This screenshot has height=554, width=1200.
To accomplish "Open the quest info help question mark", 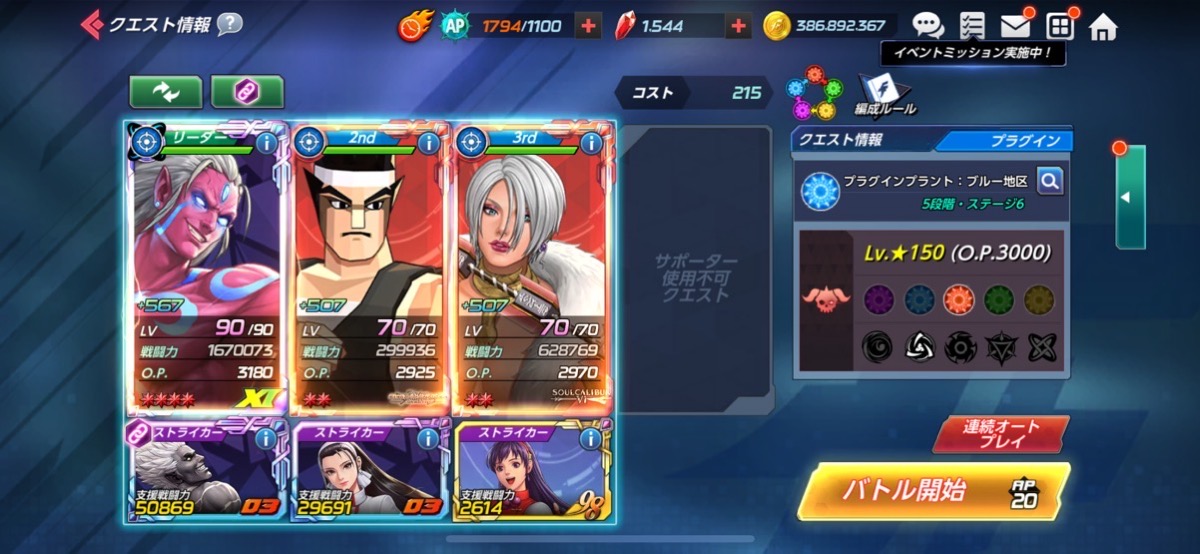I will [x=230, y=24].
